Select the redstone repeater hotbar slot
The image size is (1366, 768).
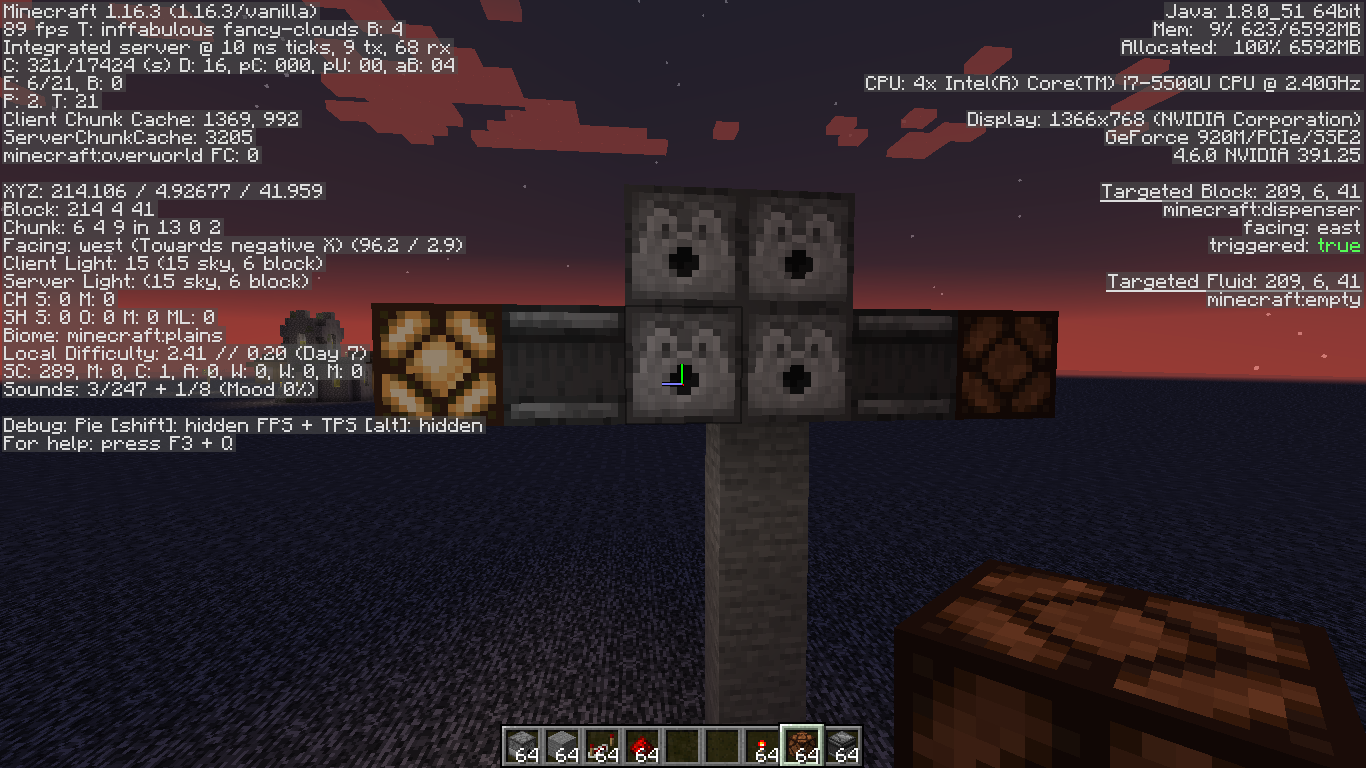tap(601, 746)
